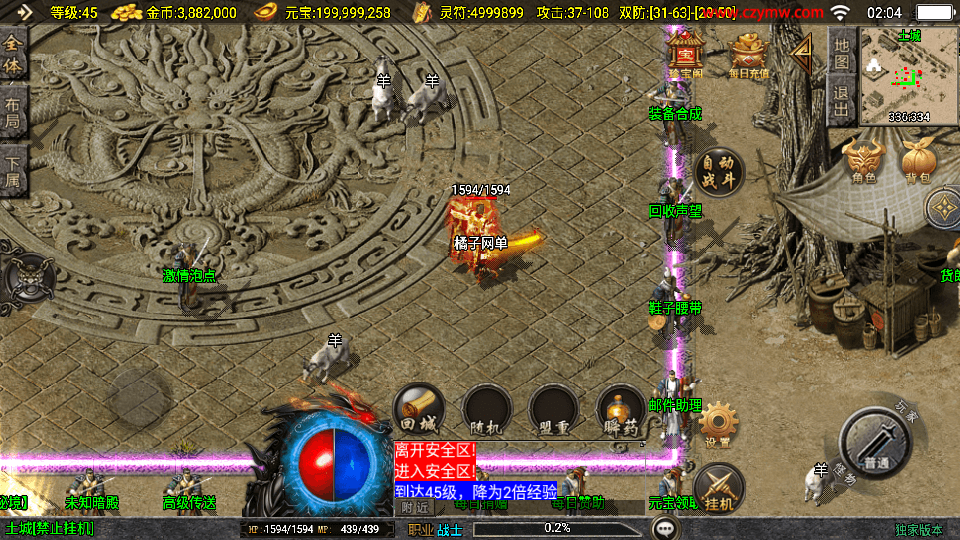Activate the 随机 random teleport slot

(487, 410)
